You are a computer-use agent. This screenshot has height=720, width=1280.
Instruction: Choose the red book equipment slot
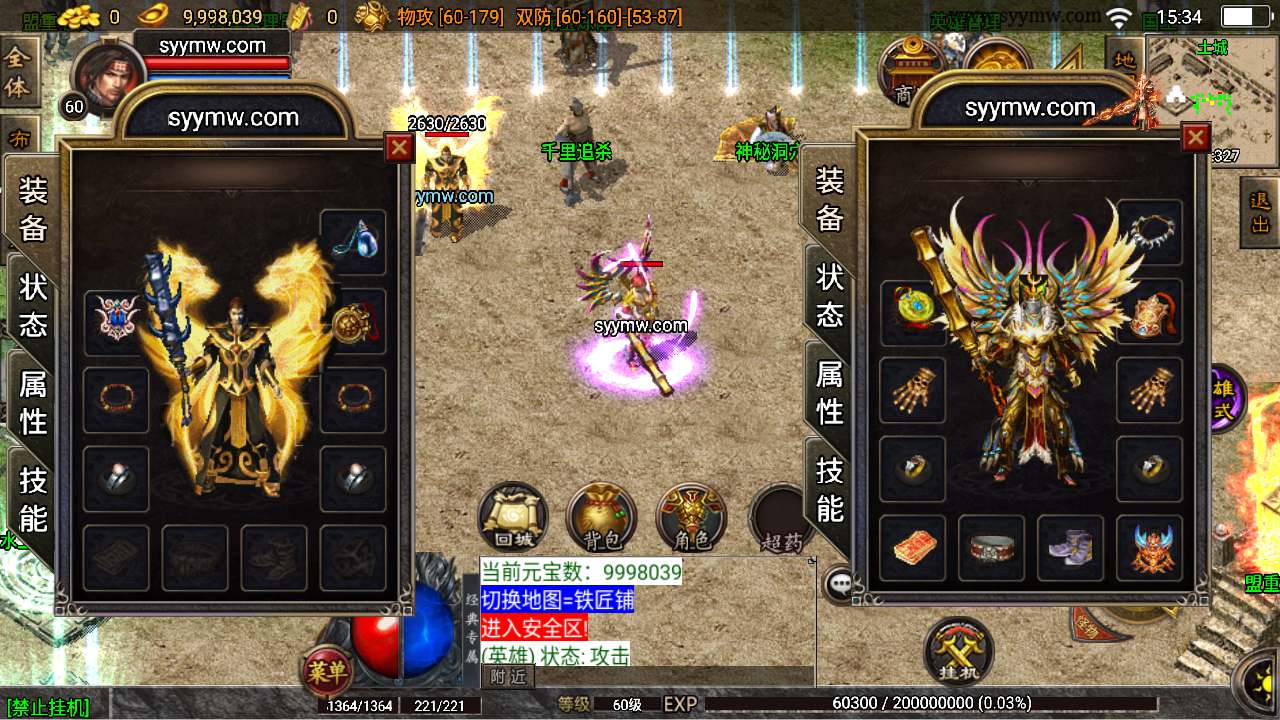point(912,548)
